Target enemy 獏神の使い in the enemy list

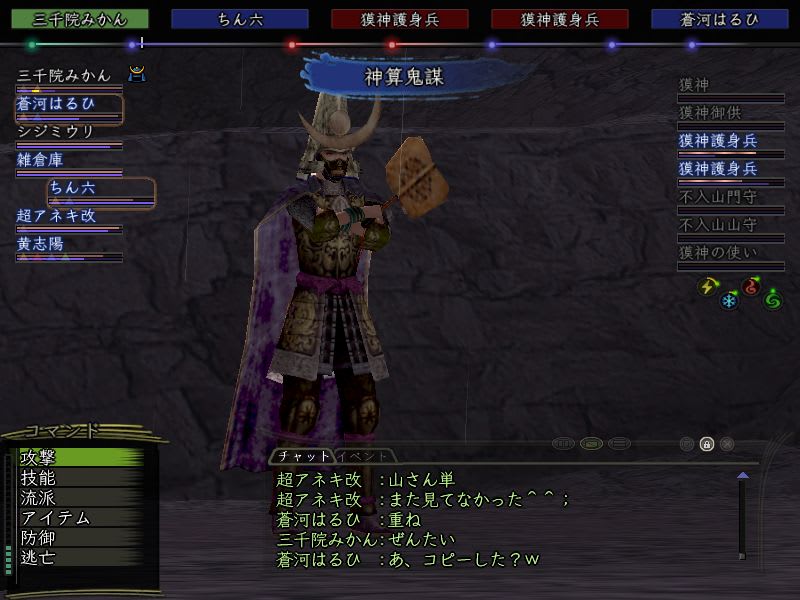tap(718, 253)
